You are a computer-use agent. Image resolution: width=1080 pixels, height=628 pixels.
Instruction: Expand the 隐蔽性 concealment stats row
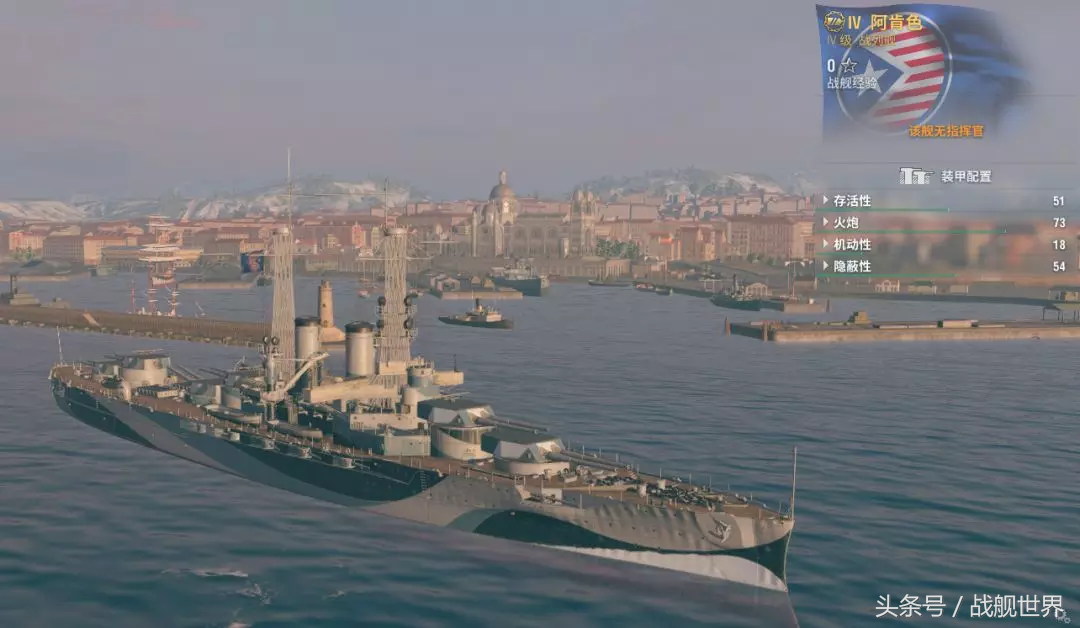[852, 267]
